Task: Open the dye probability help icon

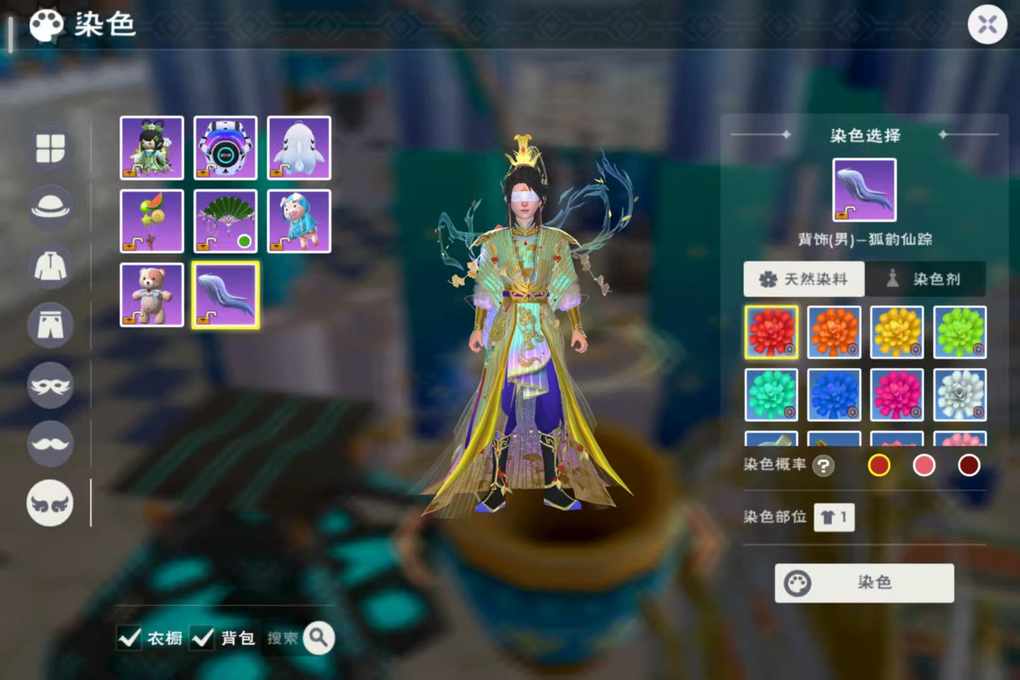Action: [823, 465]
